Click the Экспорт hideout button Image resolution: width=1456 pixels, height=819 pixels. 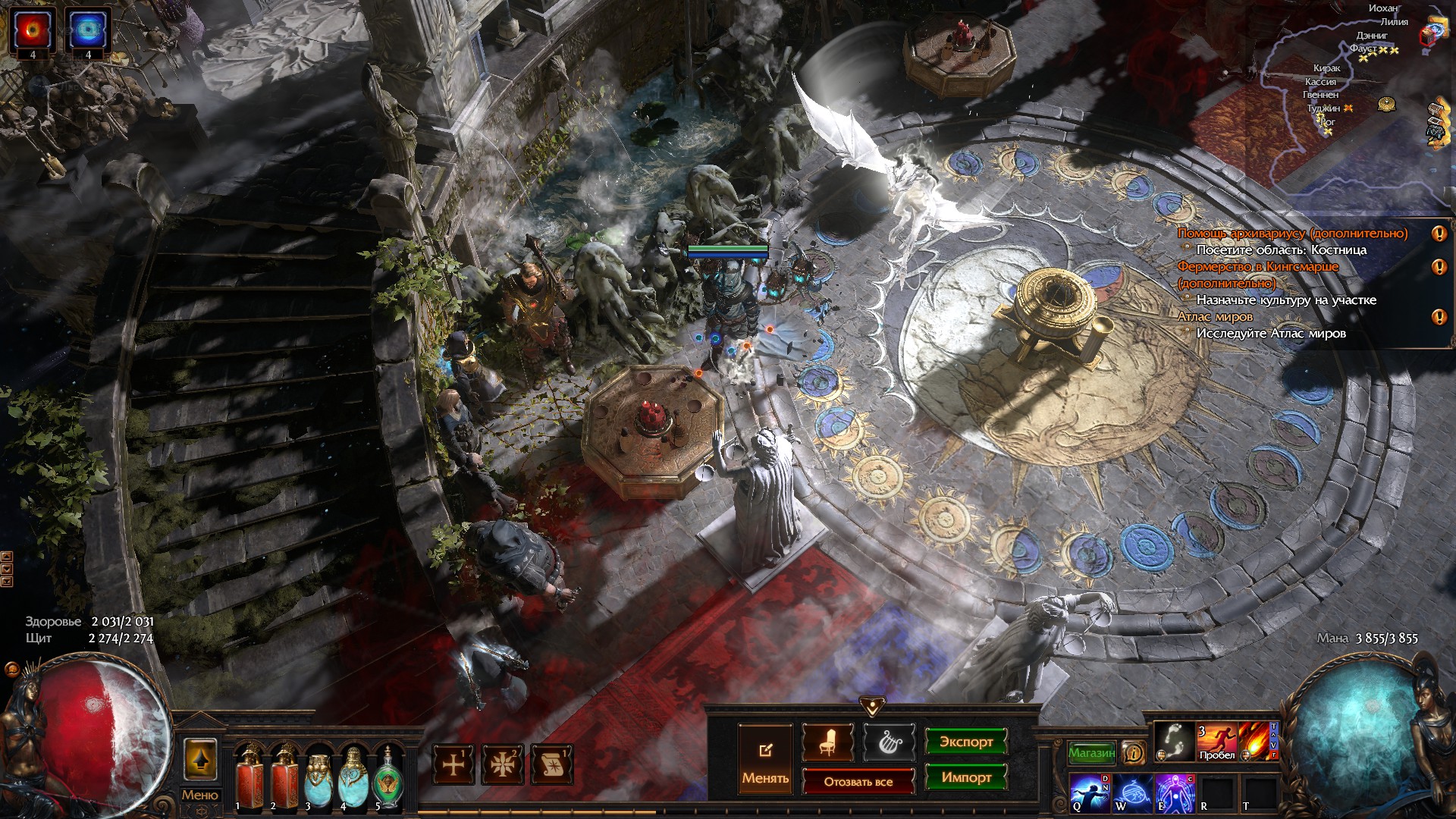pos(965,742)
